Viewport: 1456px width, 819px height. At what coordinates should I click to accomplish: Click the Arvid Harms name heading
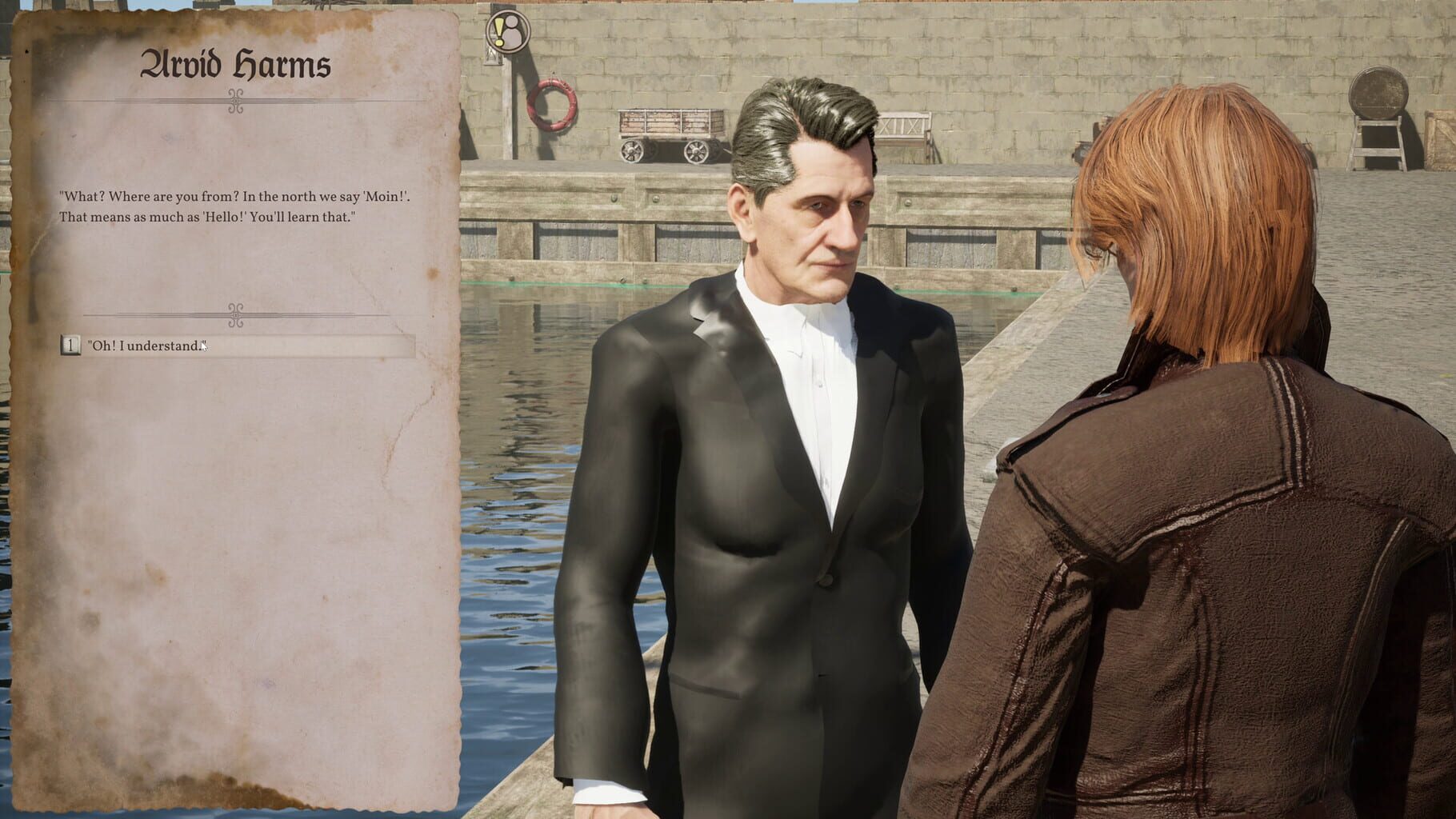click(x=234, y=66)
